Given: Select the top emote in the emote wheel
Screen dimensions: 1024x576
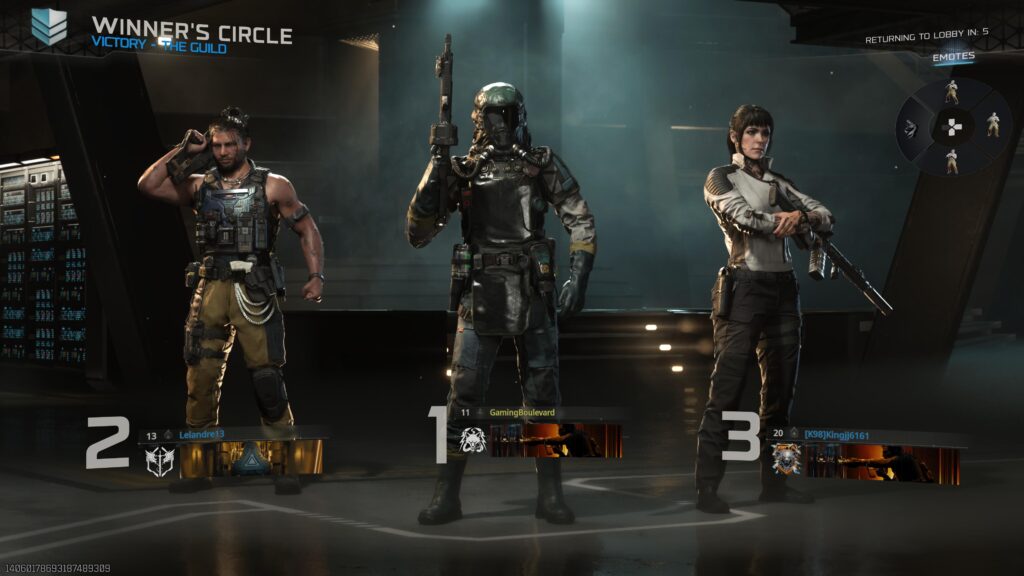Looking at the screenshot, I should pyautogui.click(x=951, y=92).
